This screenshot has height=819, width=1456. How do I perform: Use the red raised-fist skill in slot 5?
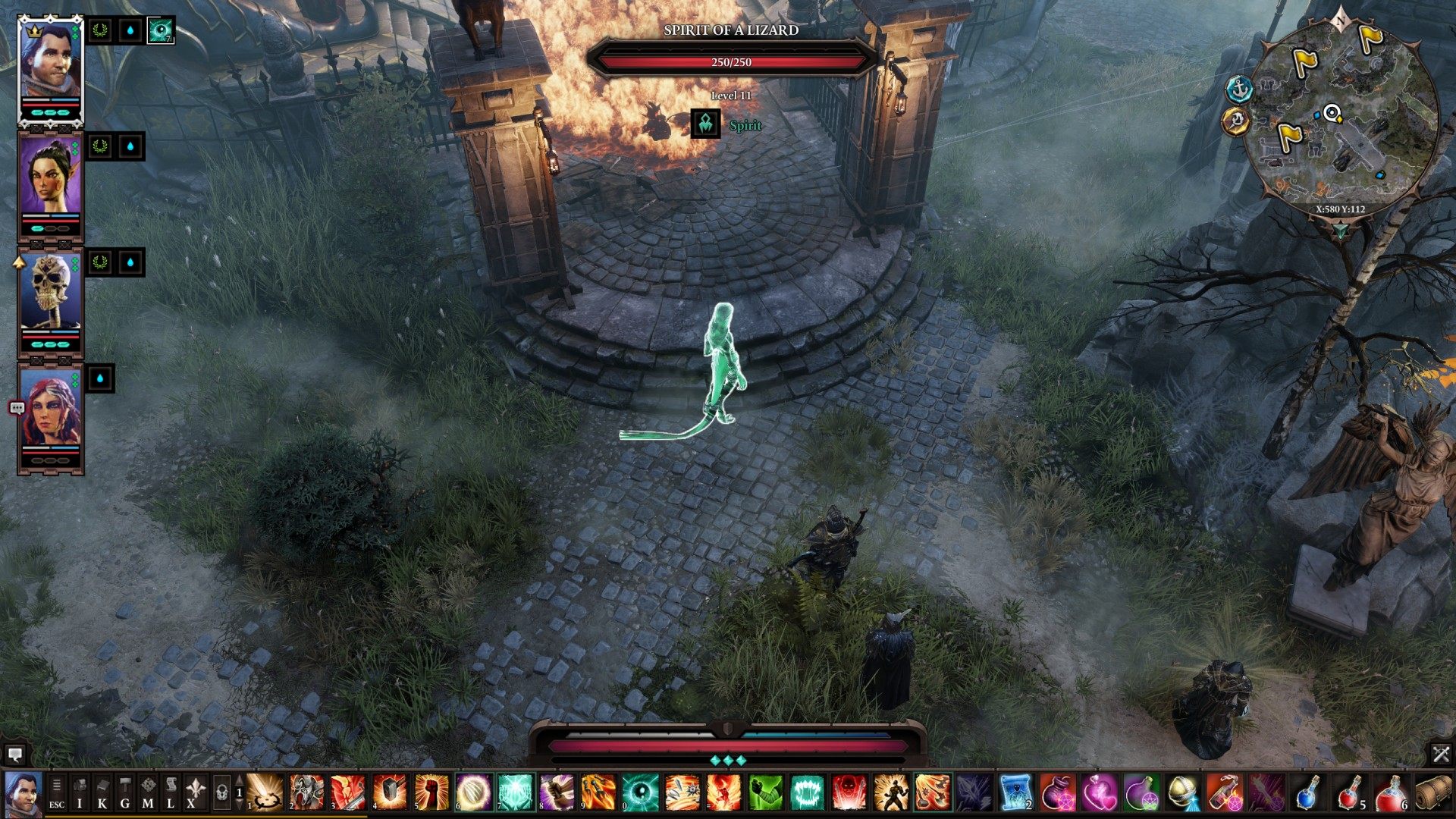(x=431, y=792)
